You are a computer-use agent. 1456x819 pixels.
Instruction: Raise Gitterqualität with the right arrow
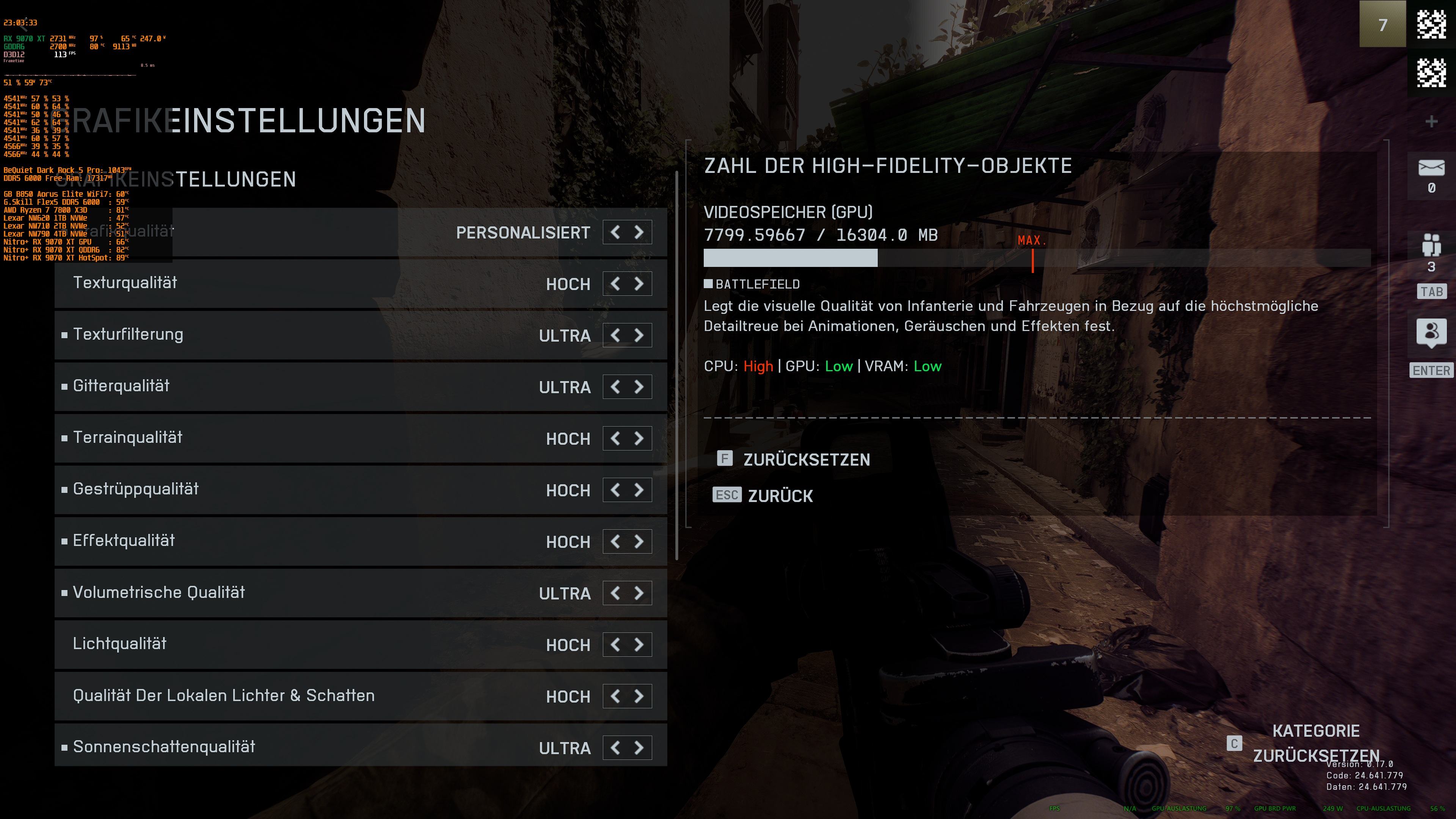tap(639, 387)
